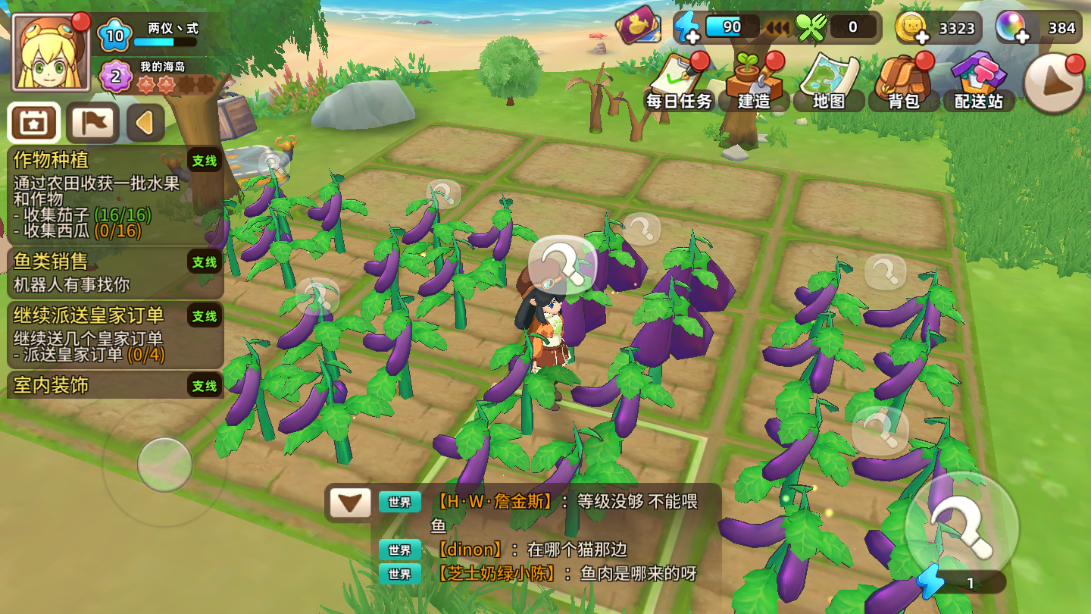
Task: Expand the world chat box arrow
Action: (x=350, y=502)
